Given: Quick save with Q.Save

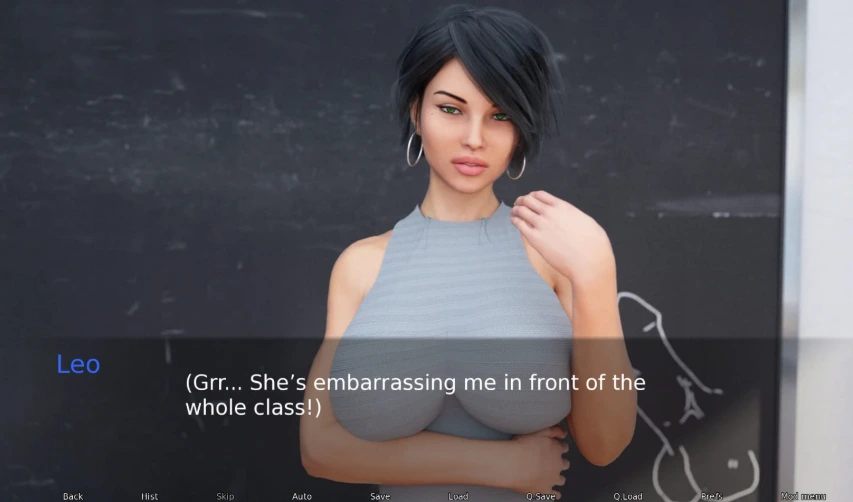Looking at the screenshot, I should 541,496.
